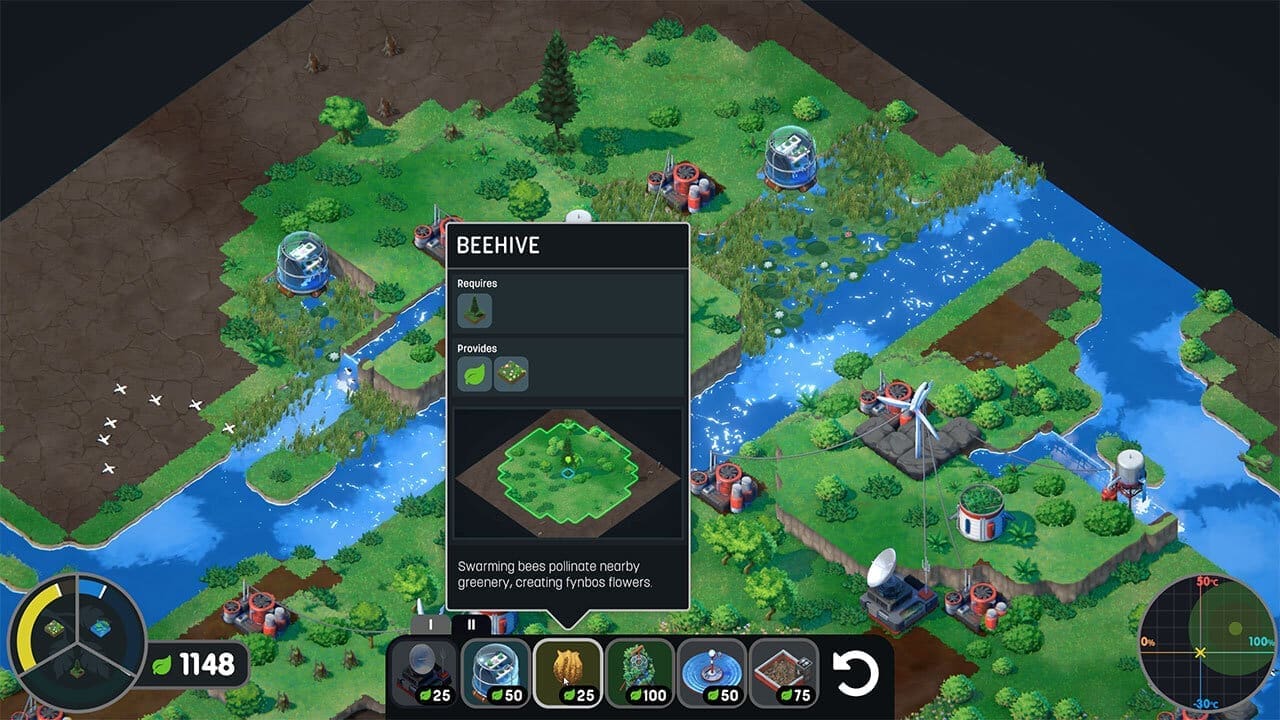
Task: Toggle the crystal segment on the radial menu
Action: pos(102,626)
